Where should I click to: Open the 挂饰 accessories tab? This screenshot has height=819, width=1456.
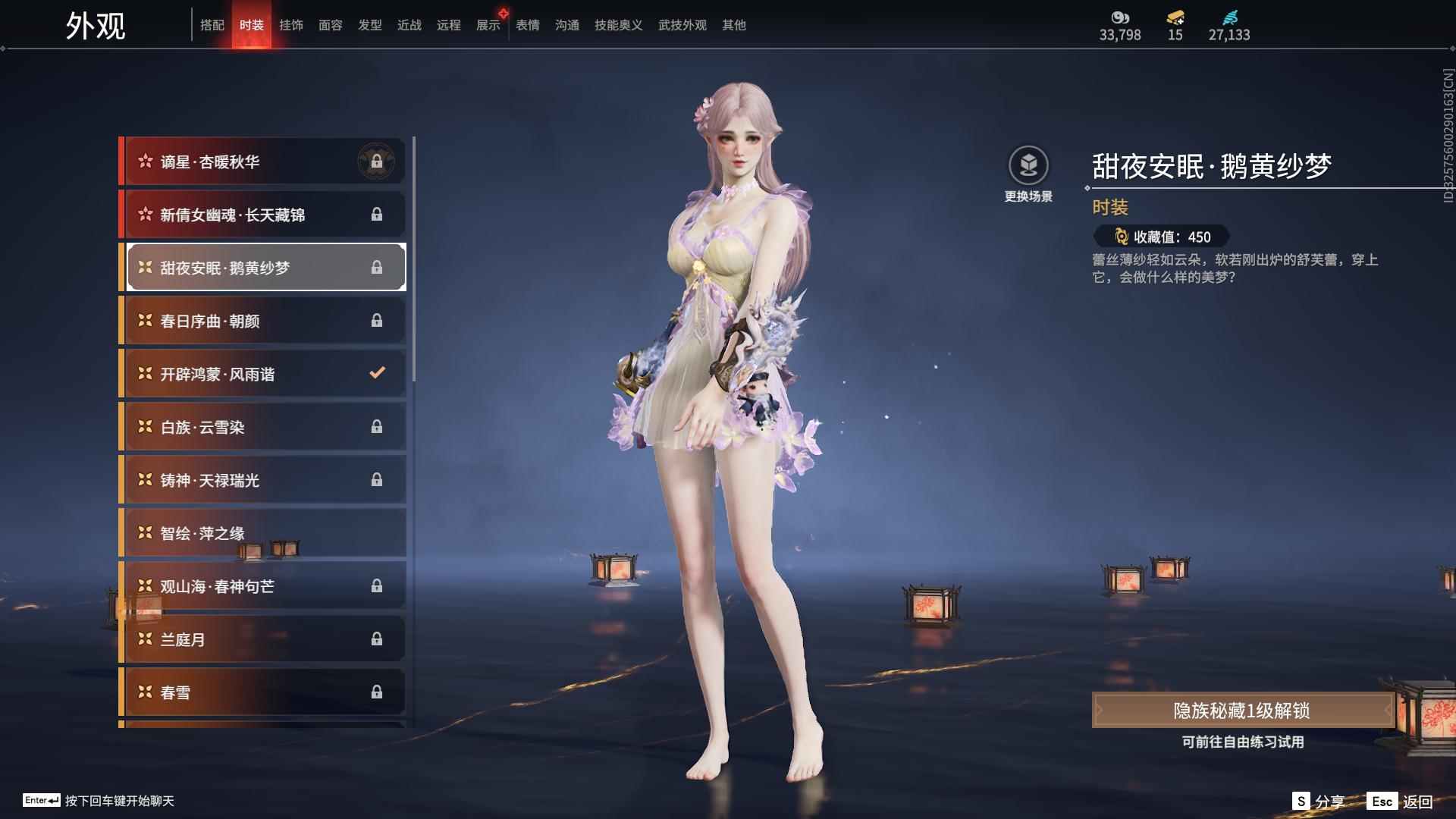tap(290, 25)
